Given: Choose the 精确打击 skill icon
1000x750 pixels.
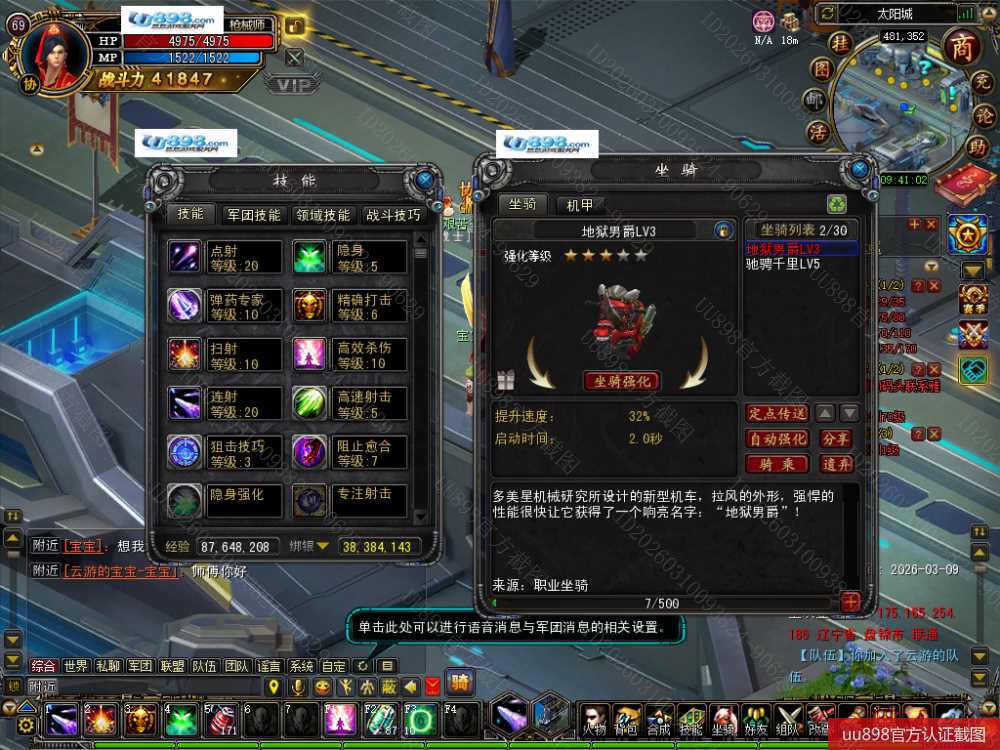Looking at the screenshot, I should point(310,305).
